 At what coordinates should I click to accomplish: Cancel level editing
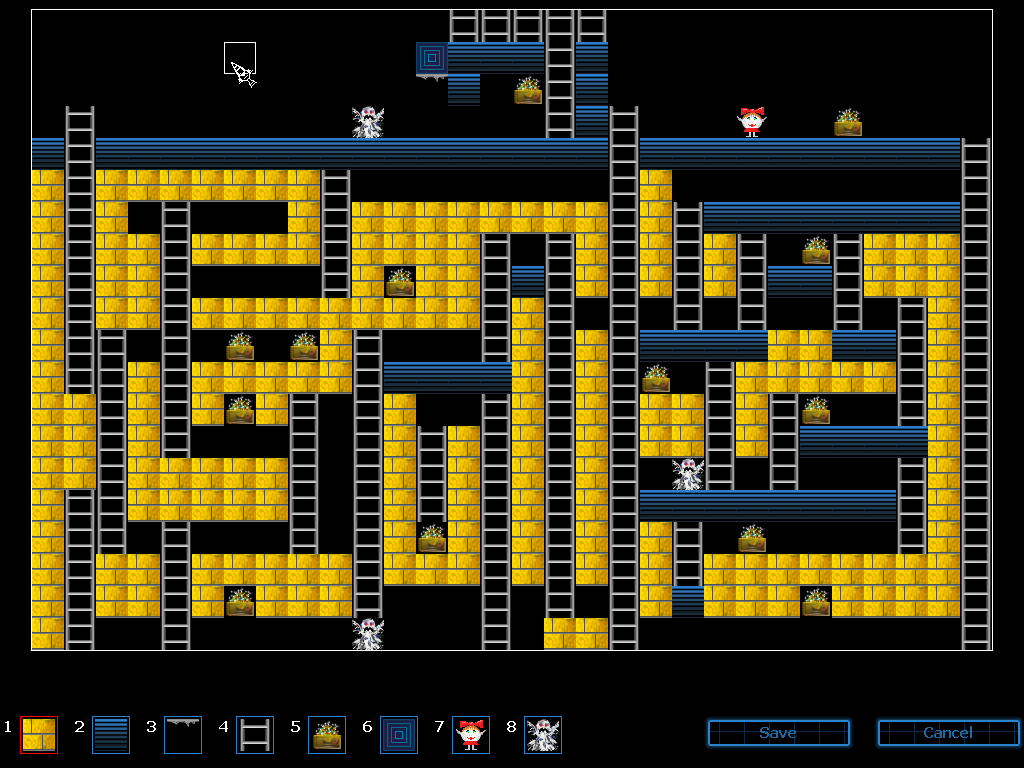click(x=948, y=733)
